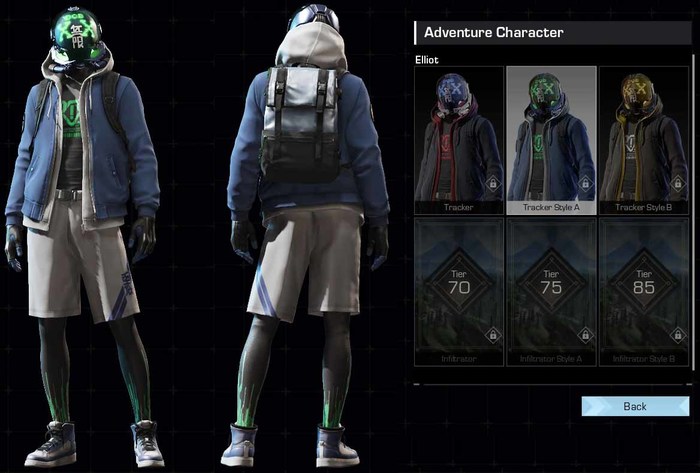Pick the Tracker Style B skin
Viewport: 700px width, 473px height.
coord(643,141)
